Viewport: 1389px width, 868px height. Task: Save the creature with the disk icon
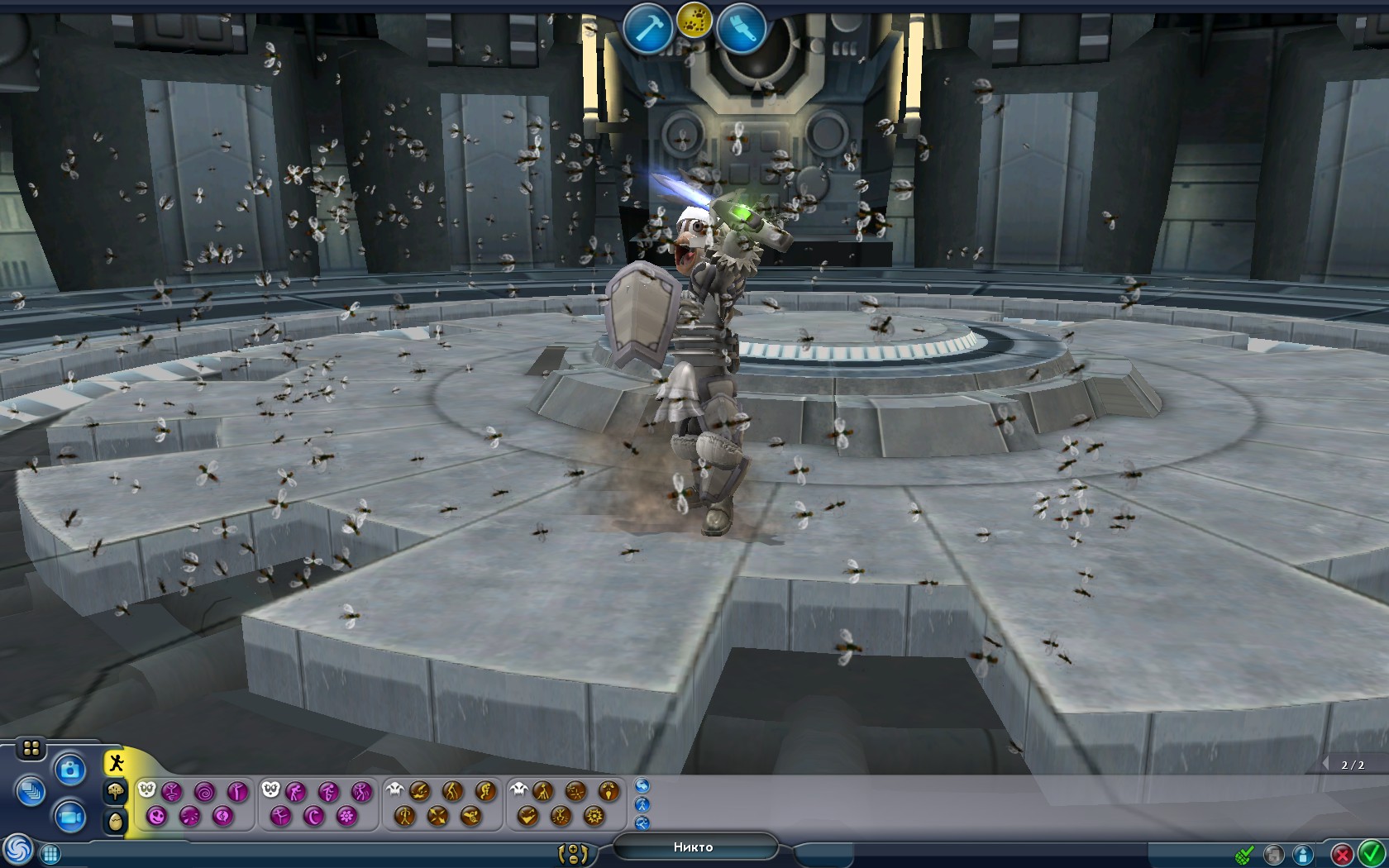[1273, 854]
